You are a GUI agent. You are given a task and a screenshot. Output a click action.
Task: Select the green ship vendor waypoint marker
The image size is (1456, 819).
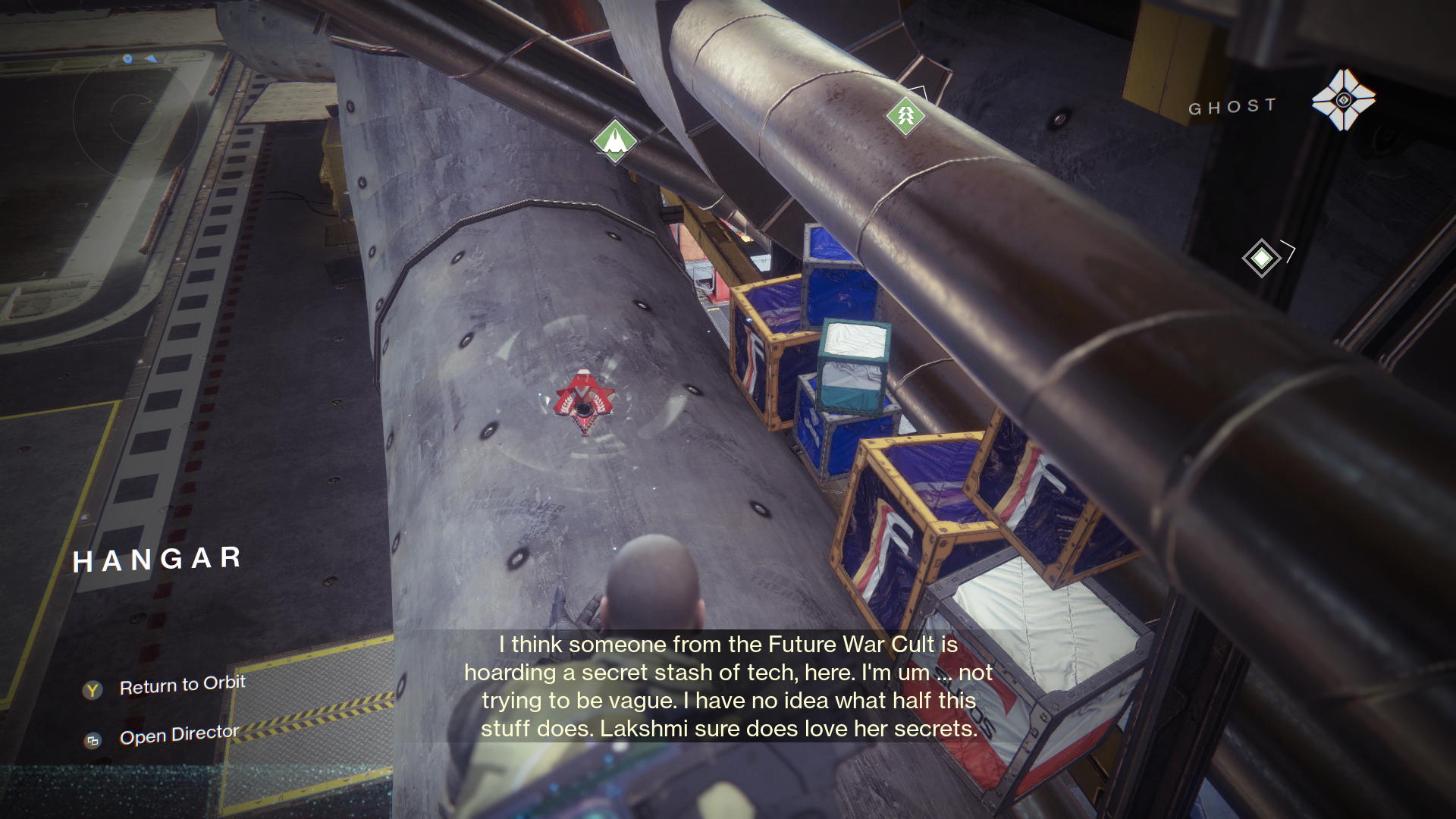614,140
